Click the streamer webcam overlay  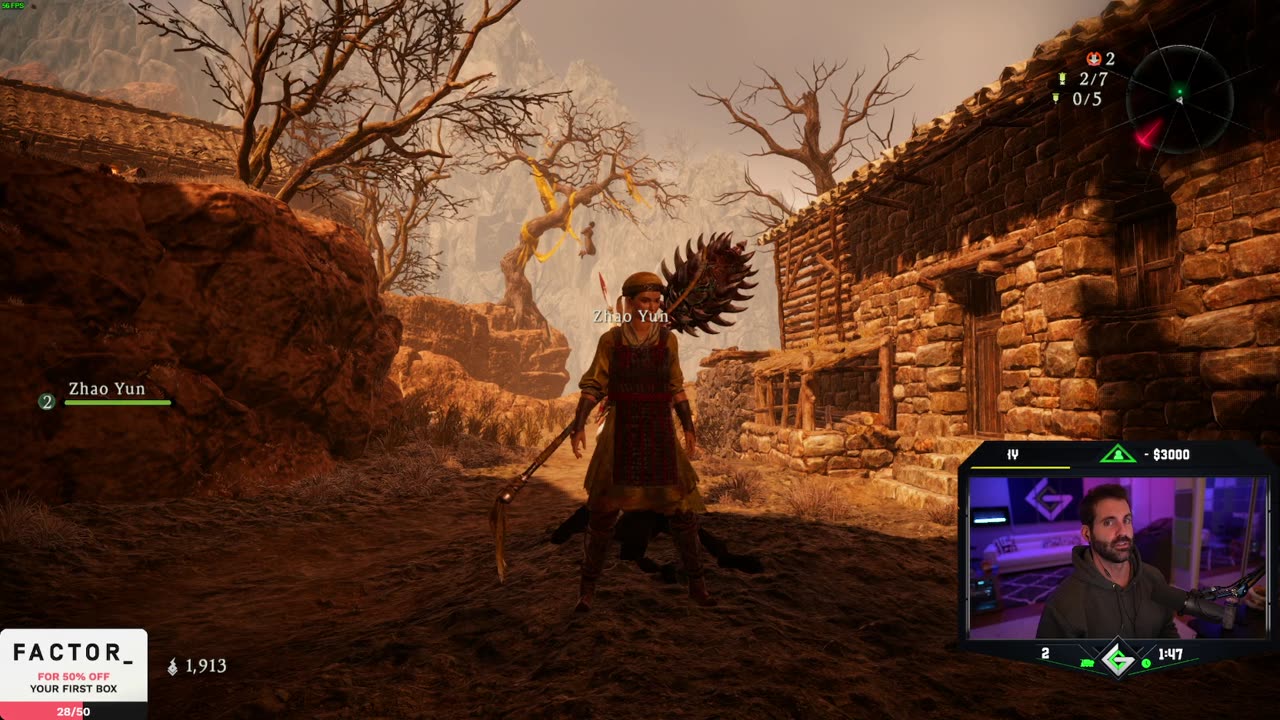1116,556
